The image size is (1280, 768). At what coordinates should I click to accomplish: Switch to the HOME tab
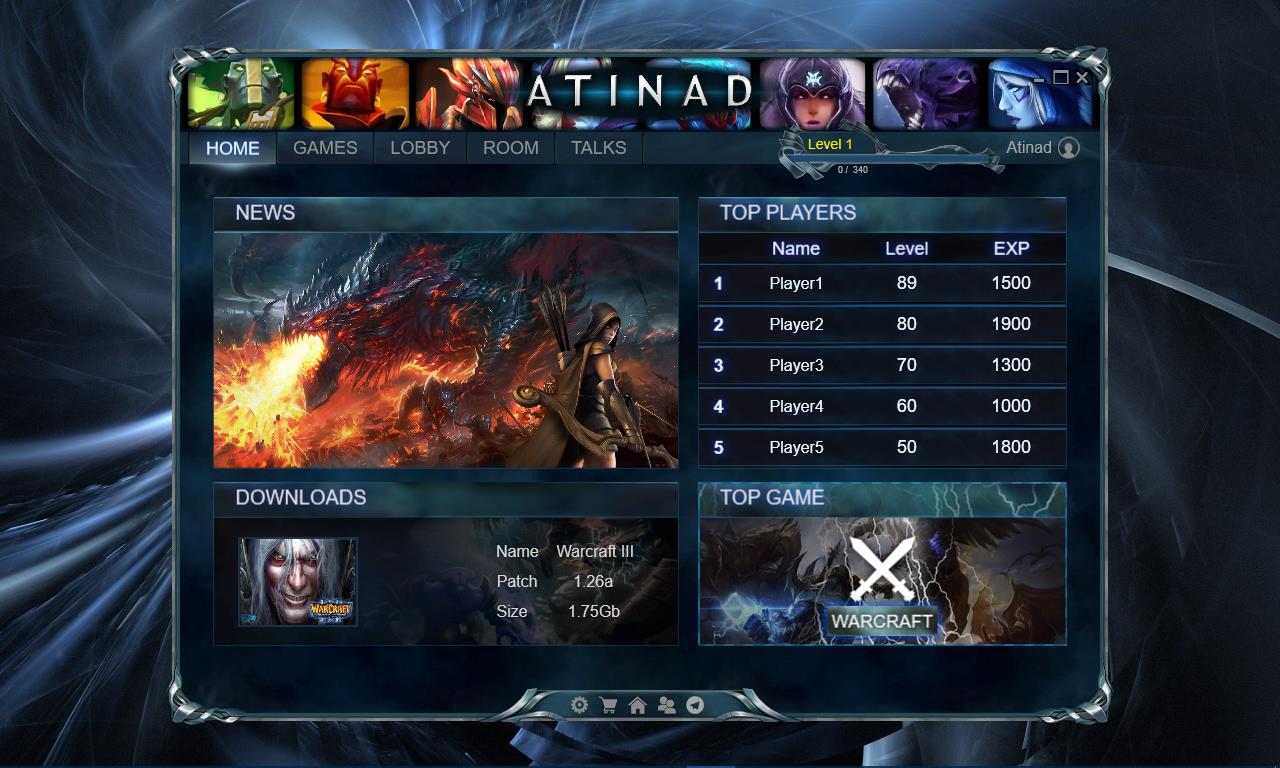coord(233,148)
